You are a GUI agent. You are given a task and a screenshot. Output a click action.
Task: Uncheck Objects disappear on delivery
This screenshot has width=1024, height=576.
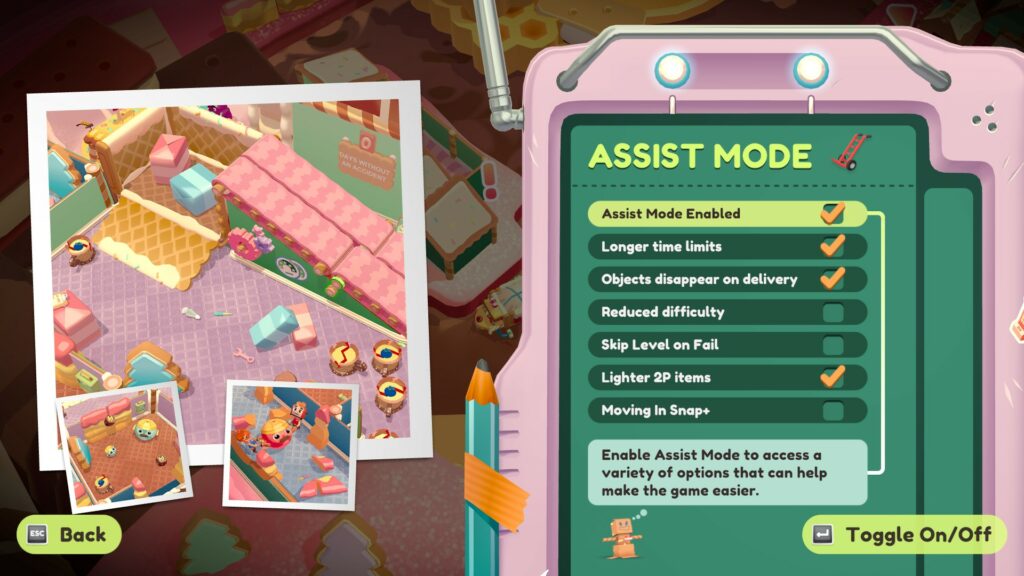tap(832, 279)
